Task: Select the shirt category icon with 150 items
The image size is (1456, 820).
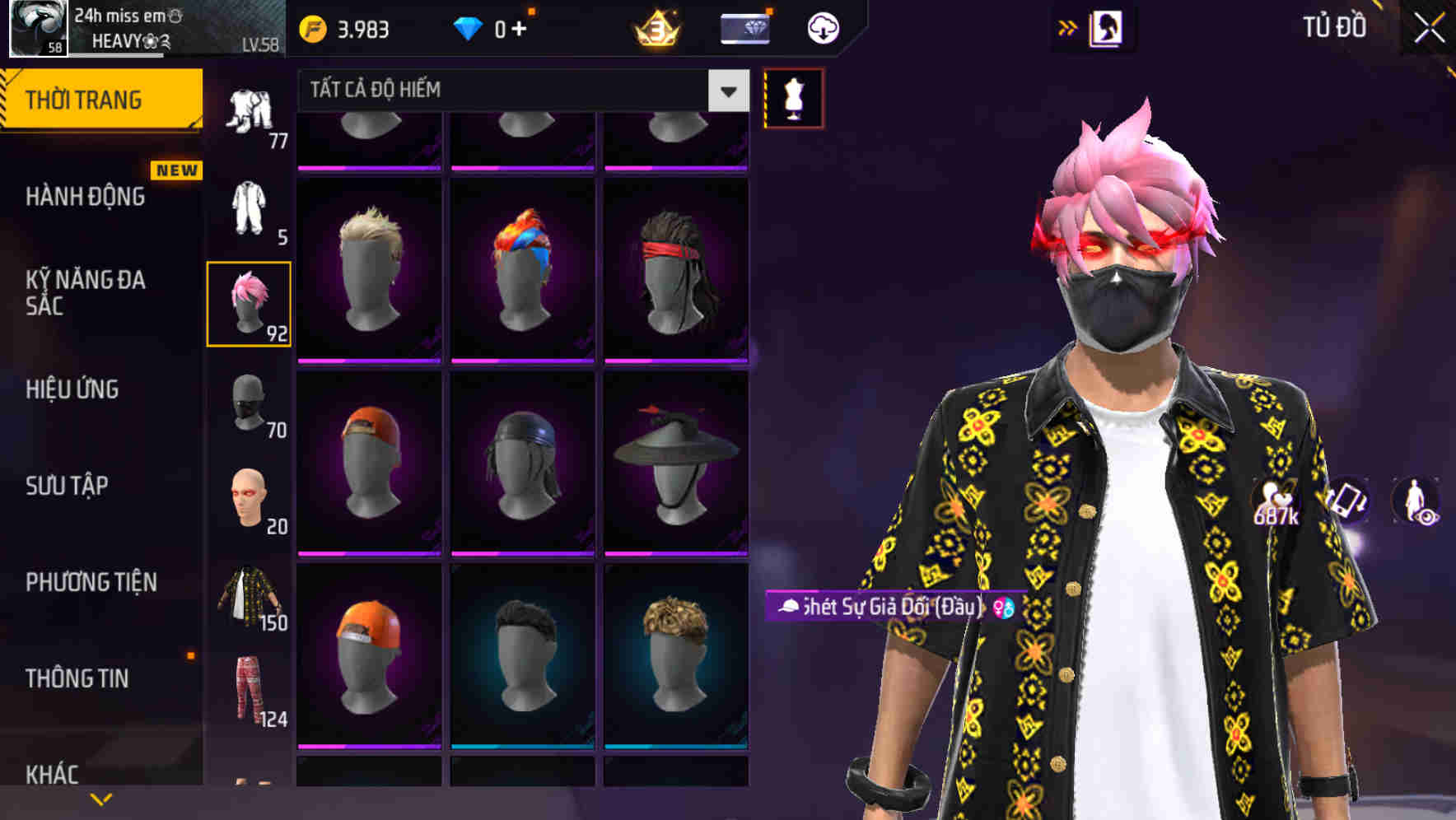Action: coord(250,595)
